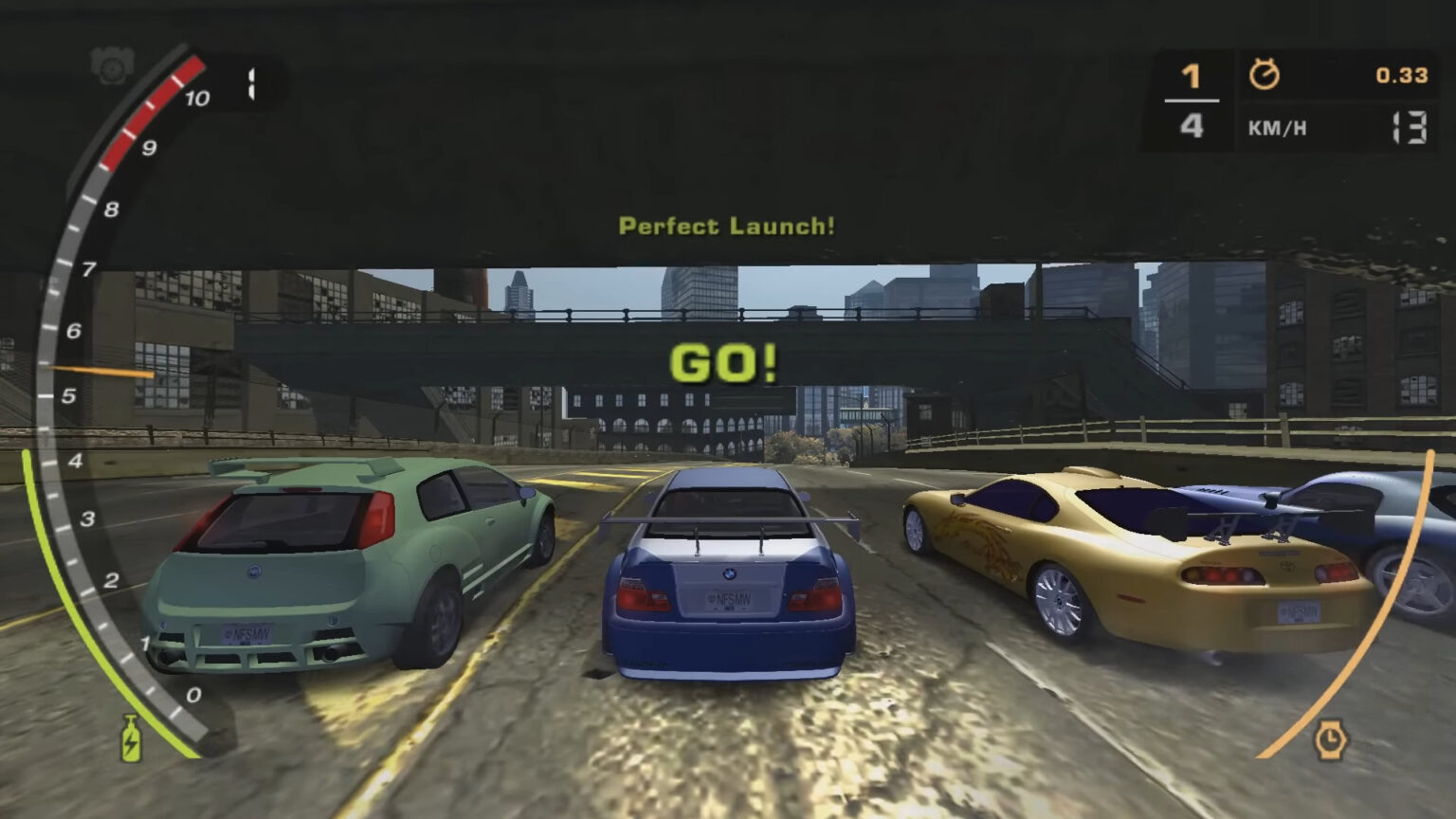Click the Perfect Launch! notification text
Image resolution: width=1456 pixels, height=819 pixels.
pyautogui.click(x=726, y=226)
